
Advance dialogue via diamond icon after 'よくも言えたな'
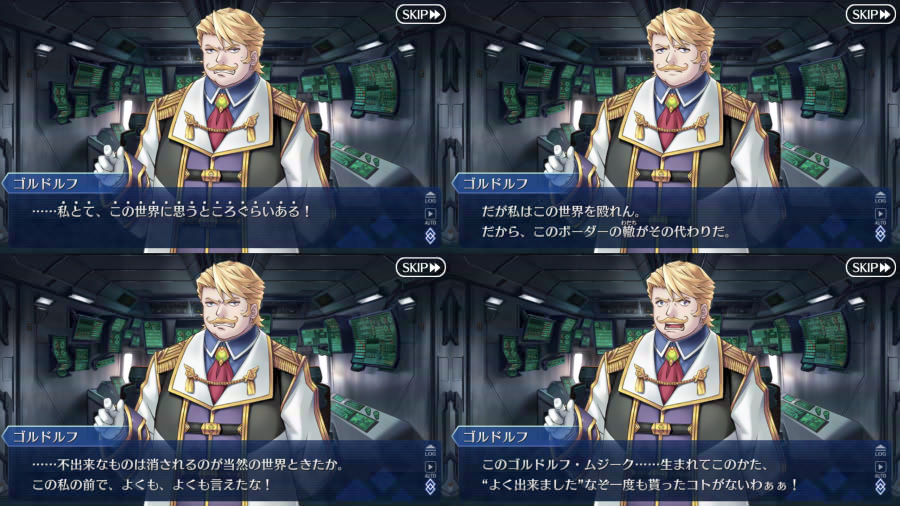(x=430, y=487)
